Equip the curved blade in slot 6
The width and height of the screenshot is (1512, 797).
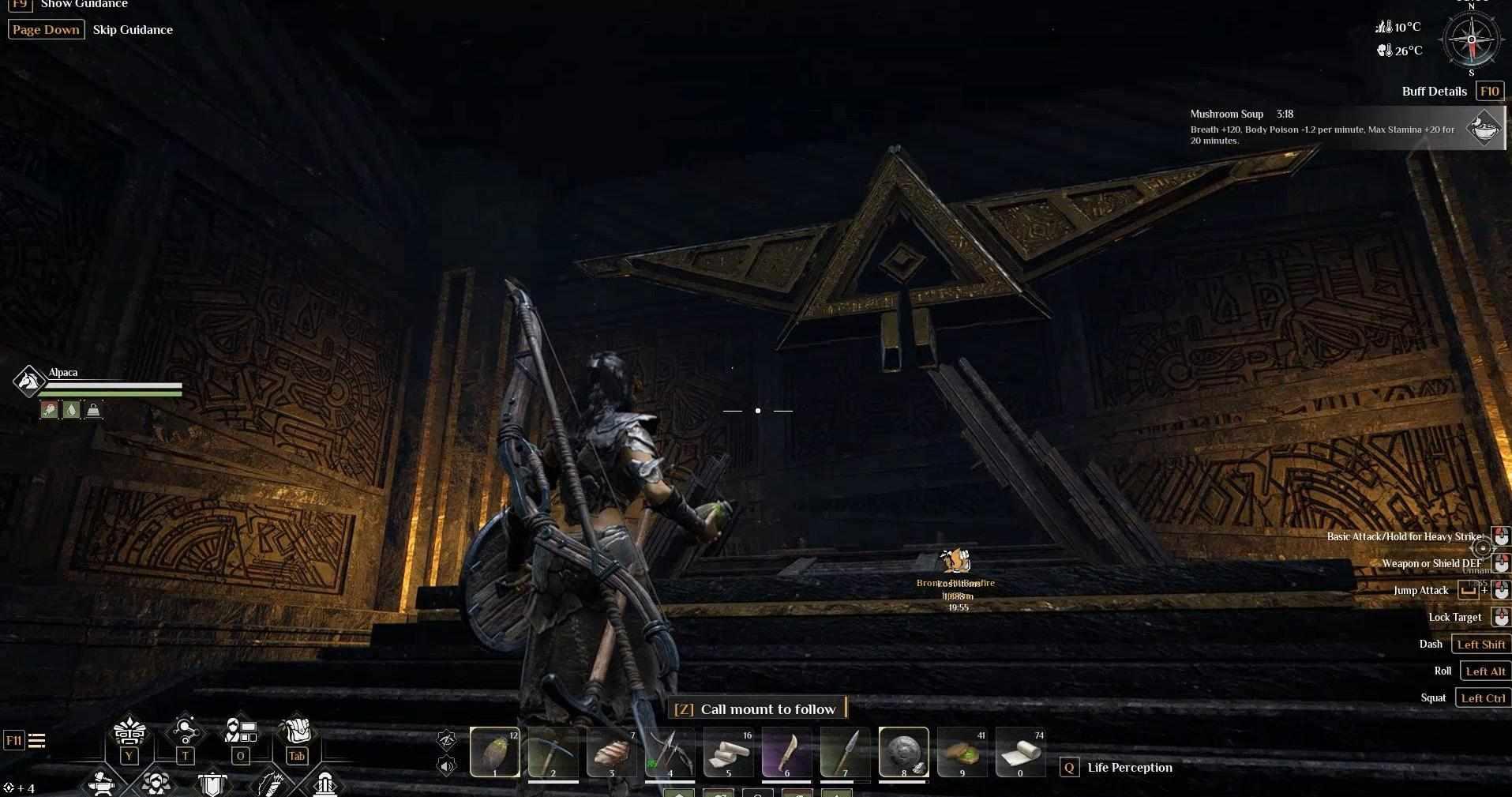tap(786, 752)
